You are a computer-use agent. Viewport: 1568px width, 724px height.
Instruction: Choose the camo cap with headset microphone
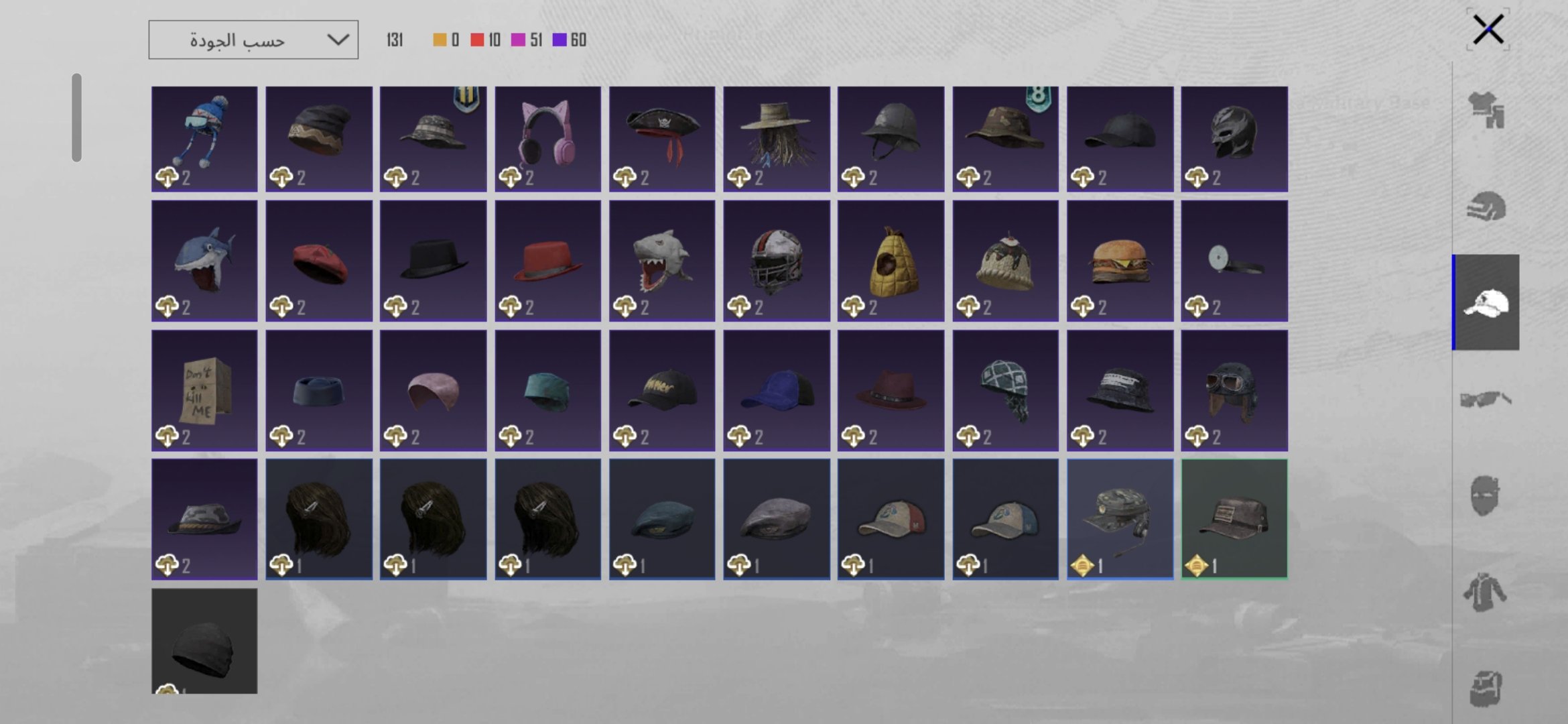point(1120,519)
